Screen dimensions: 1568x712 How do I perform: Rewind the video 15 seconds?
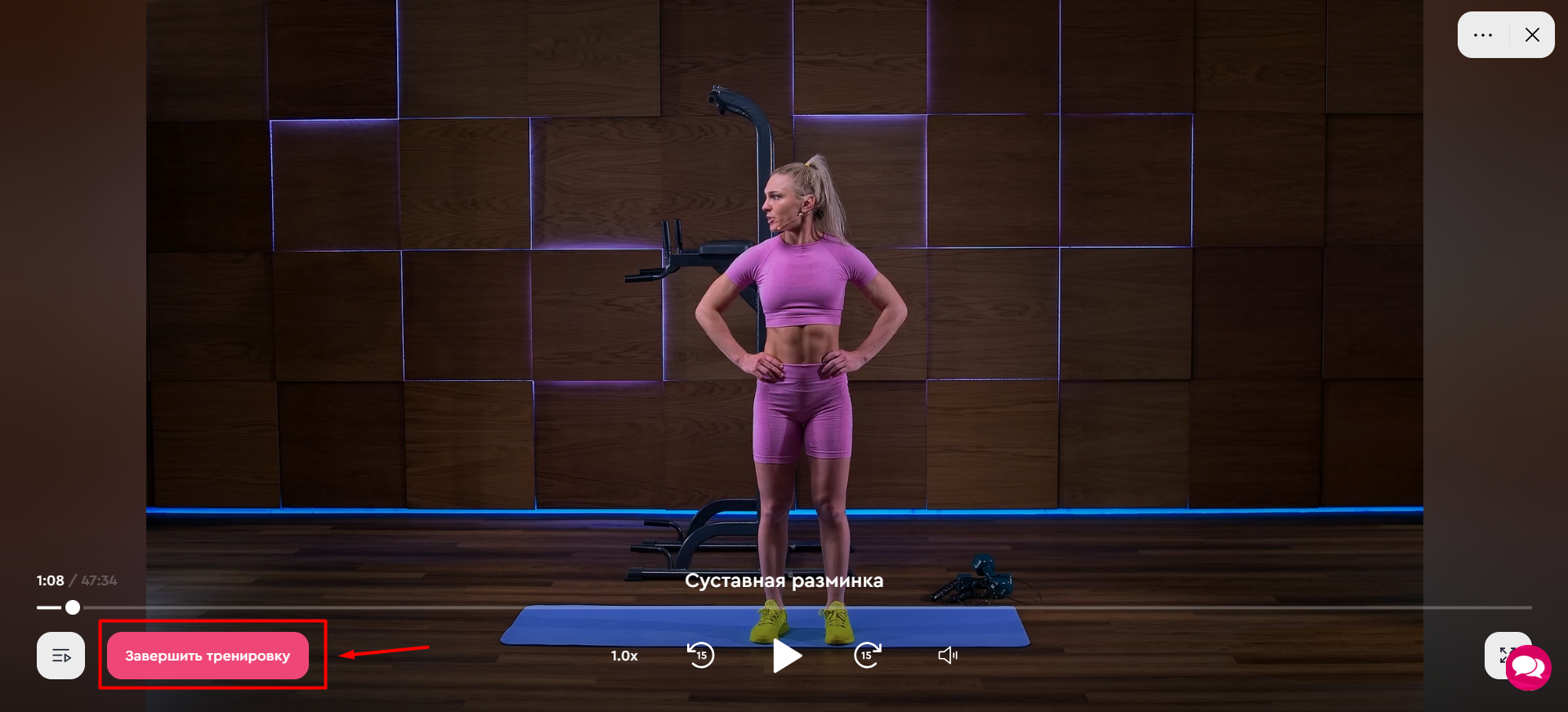click(x=700, y=656)
